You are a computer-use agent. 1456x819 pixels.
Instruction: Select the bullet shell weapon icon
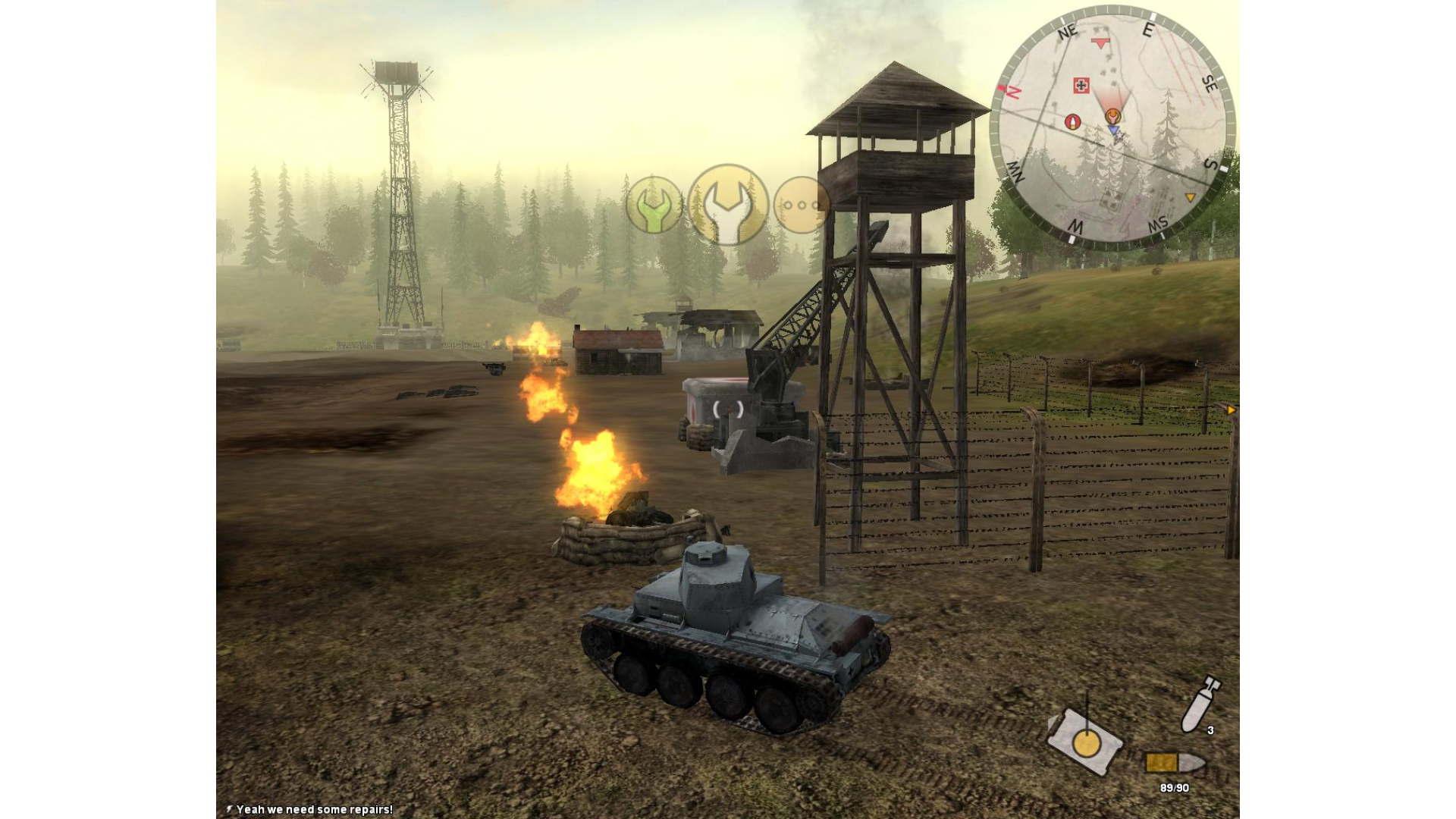[x=1174, y=762]
